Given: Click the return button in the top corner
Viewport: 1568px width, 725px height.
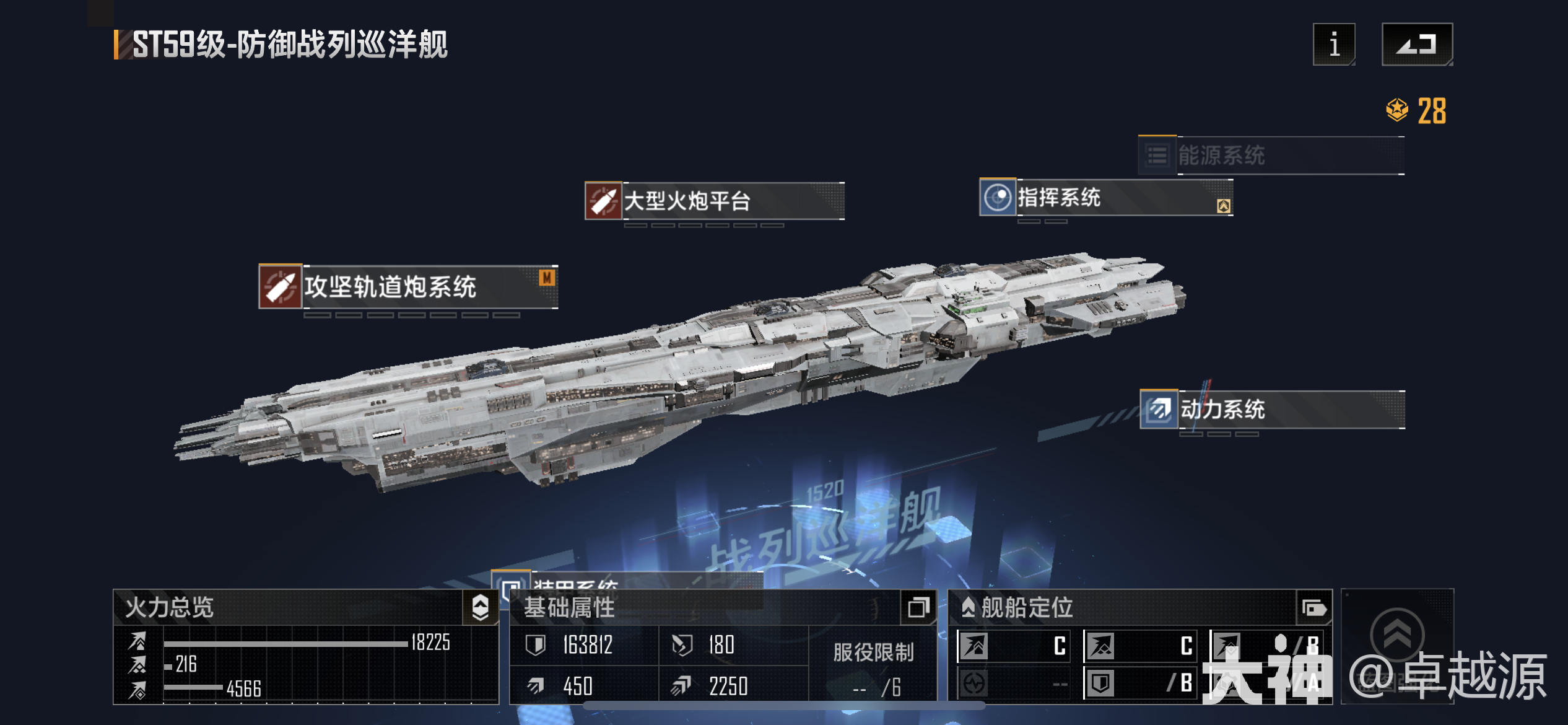Looking at the screenshot, I should tap(1418, 45).
